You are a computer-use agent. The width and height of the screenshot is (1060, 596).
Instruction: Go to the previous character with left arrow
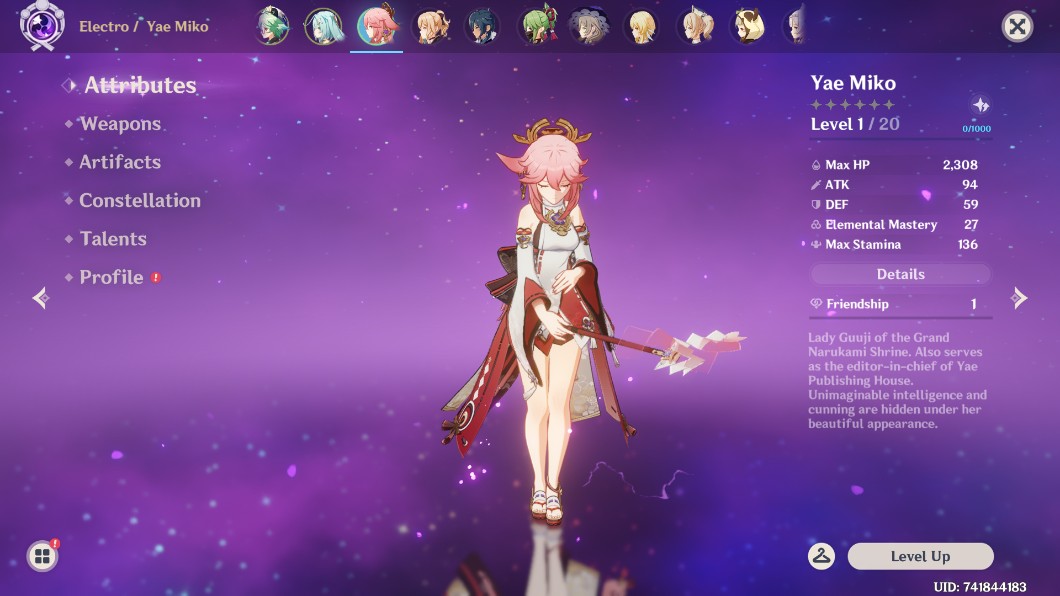(40, 298)
